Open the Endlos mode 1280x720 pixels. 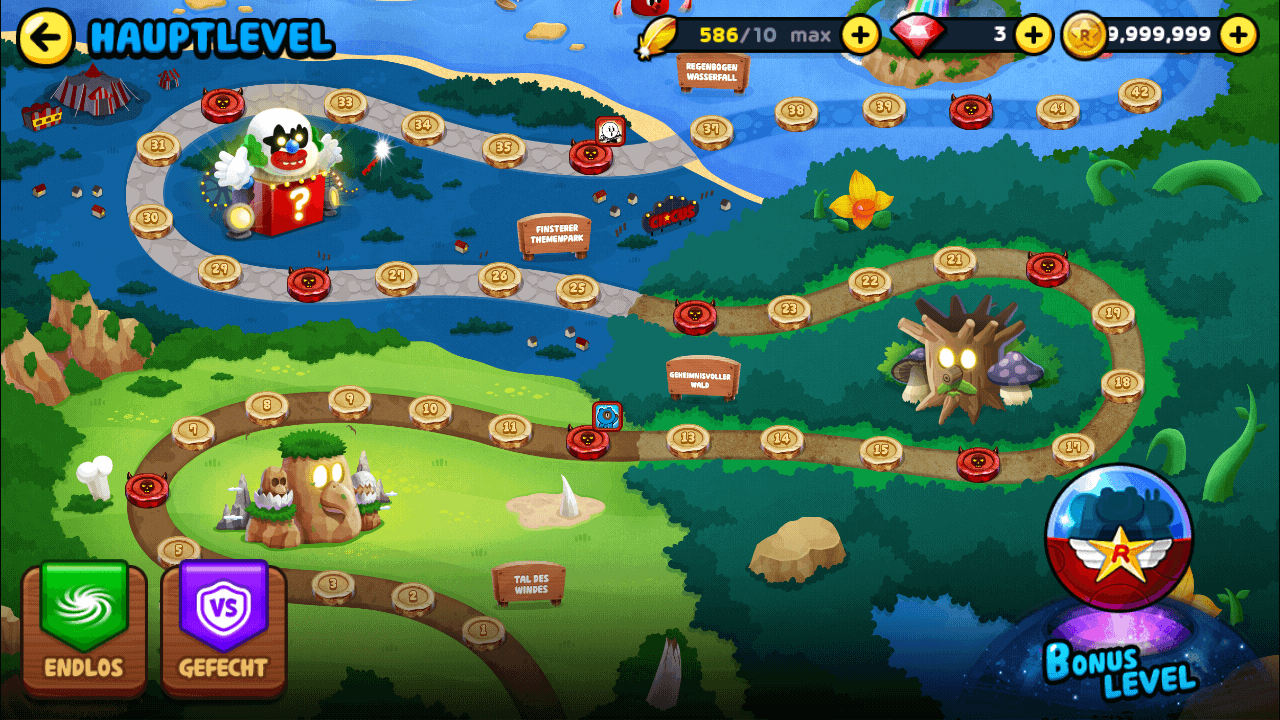pos(84,627)
